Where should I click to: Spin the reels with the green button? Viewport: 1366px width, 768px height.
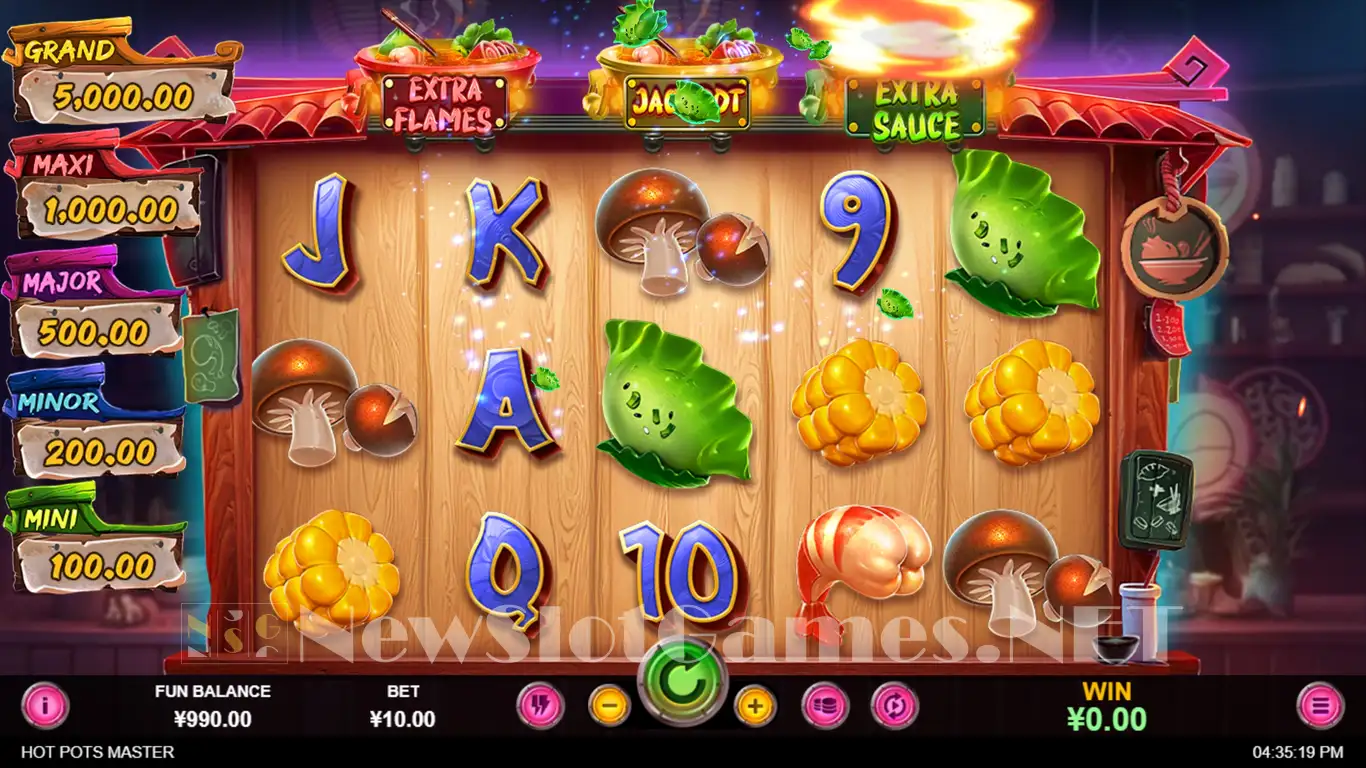pos(682,682)
